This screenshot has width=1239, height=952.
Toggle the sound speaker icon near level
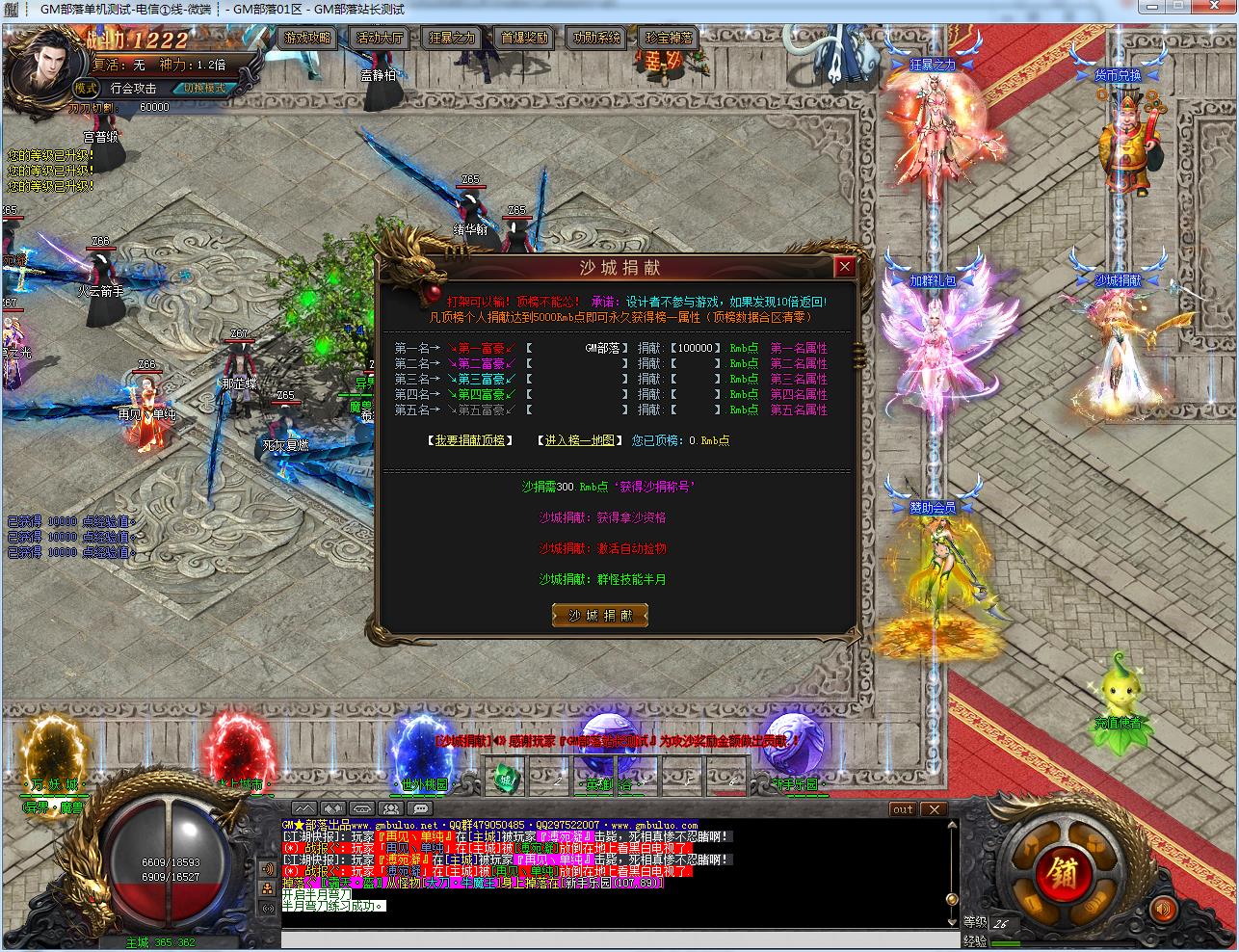tap(1164, 908)
